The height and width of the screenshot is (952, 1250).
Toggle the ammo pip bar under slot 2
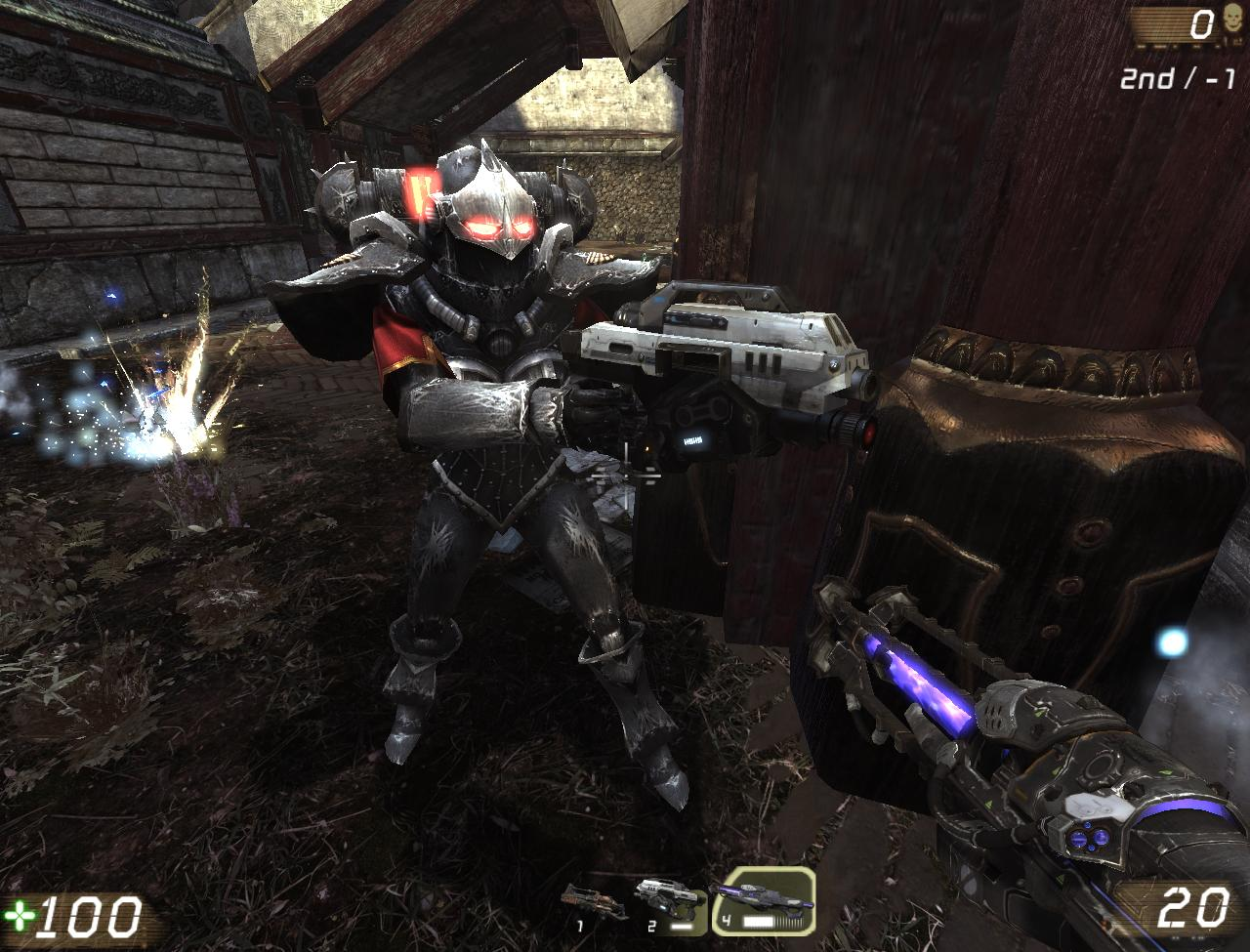[681, 929]
